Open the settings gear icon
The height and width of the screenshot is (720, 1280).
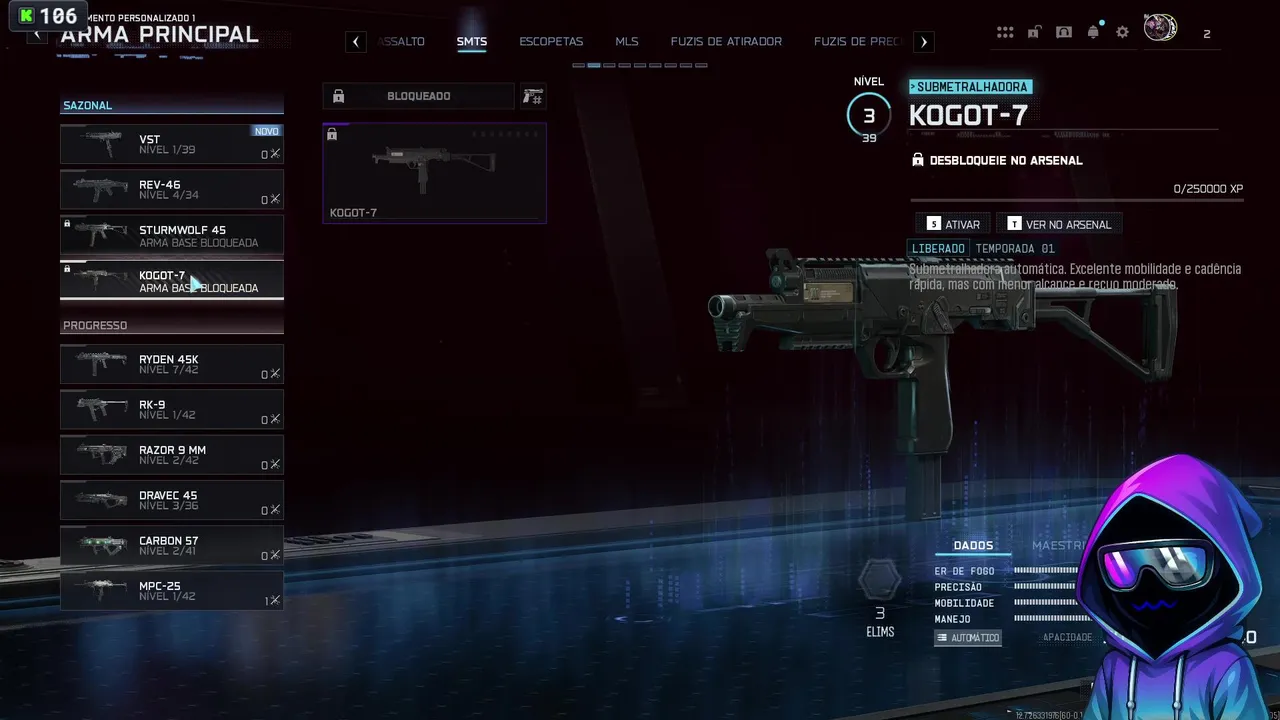(1122, 32)
